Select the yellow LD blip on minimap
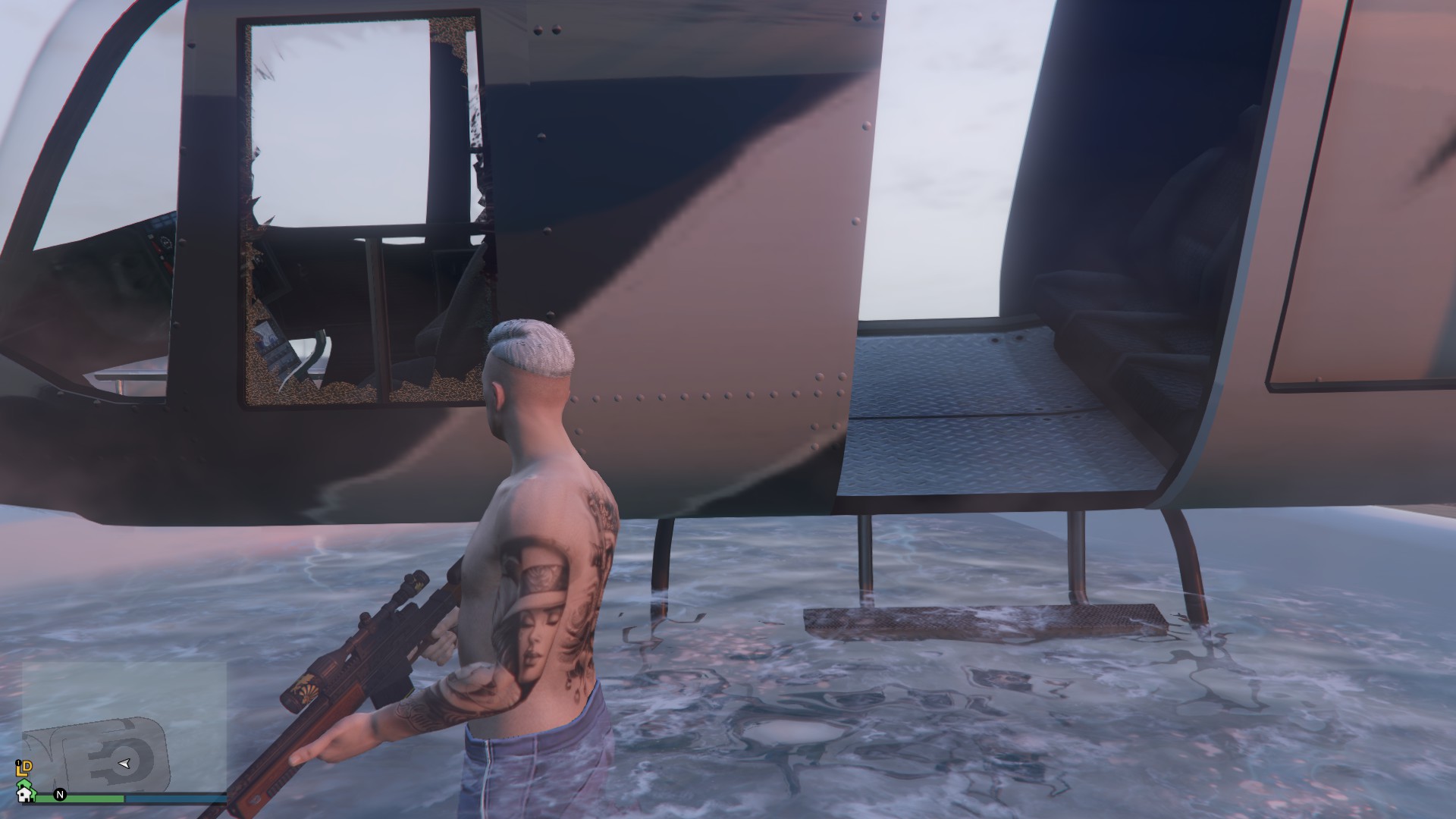1456x819 pixels. pos(24,768)
